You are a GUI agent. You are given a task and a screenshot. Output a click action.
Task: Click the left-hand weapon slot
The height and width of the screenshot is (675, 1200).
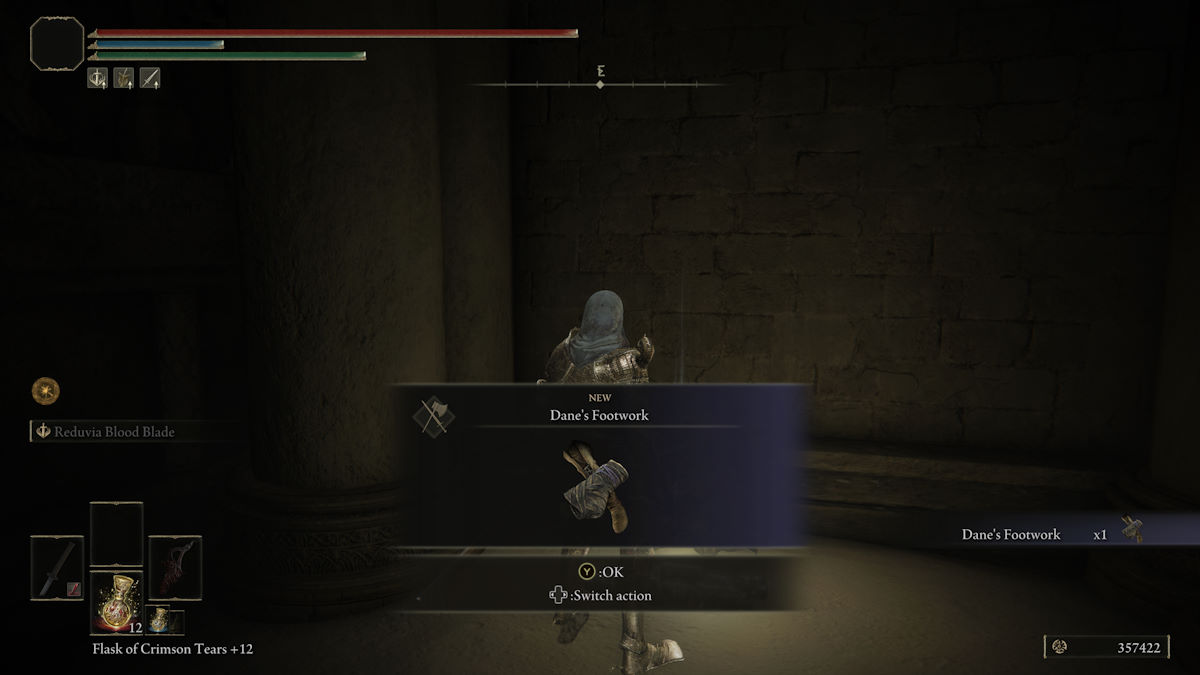57,568
